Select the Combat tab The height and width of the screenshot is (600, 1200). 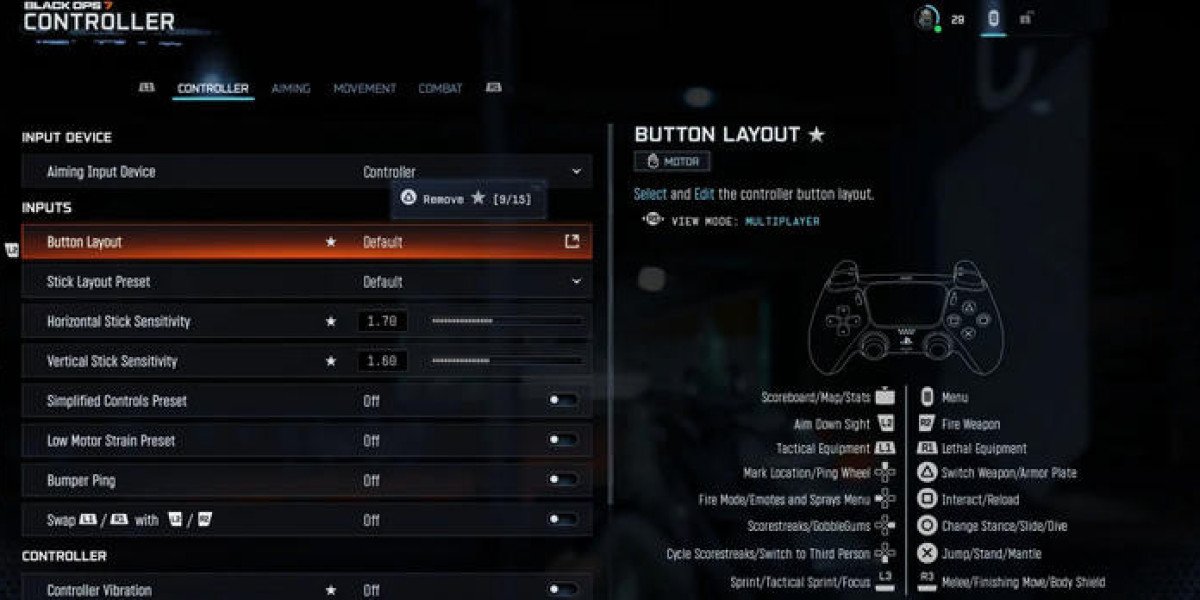tap(440, 89)
